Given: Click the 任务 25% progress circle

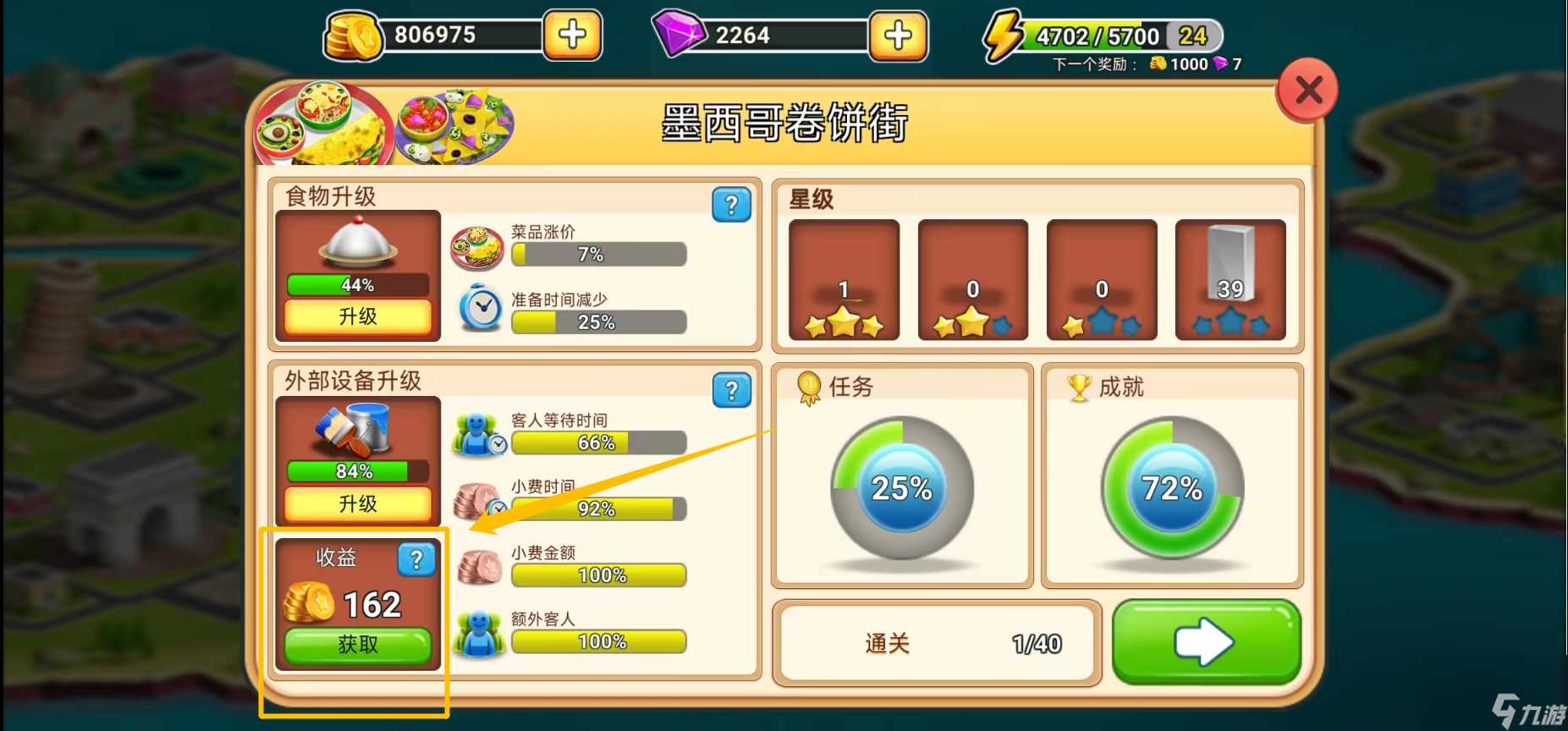Looking at the screenshot, I should click(900, 487).
